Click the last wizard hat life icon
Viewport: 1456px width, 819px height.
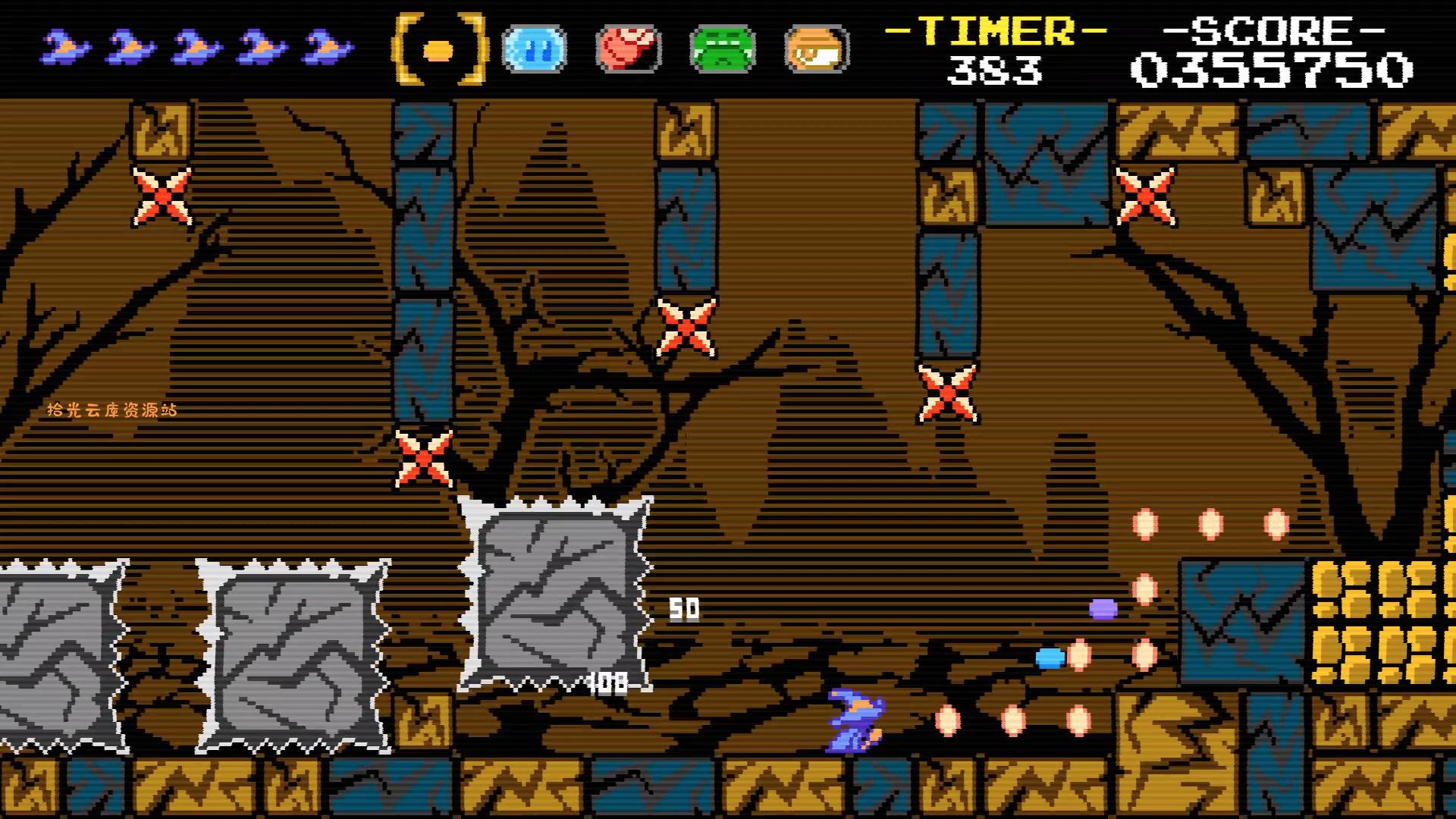[x=325, y=45]
